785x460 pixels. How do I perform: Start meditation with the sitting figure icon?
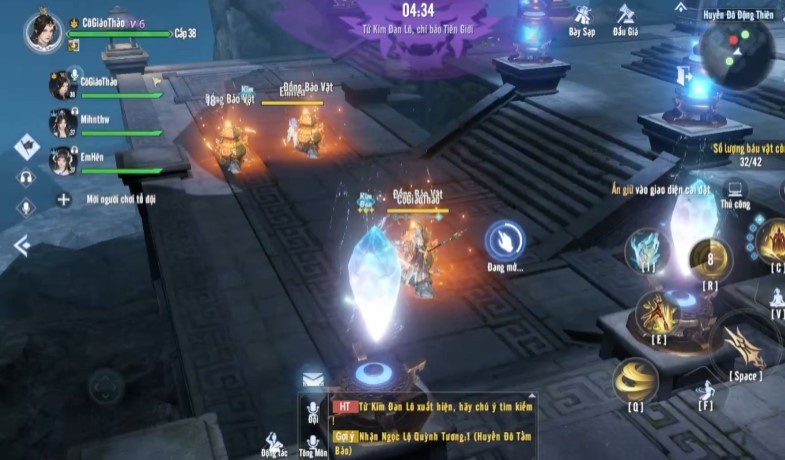[776, 297]
